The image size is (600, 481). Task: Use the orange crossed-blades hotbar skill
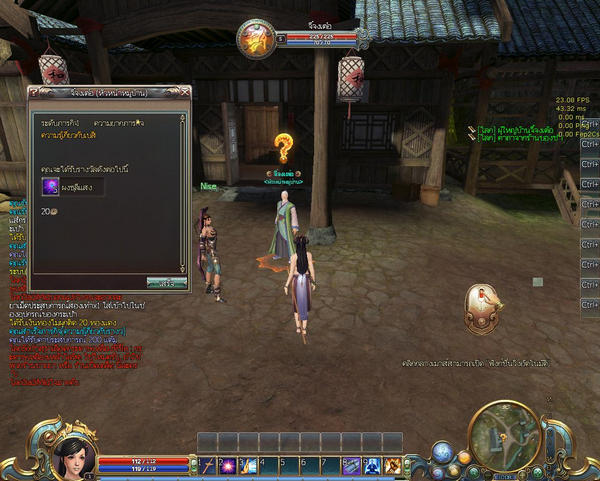[392, 465]
